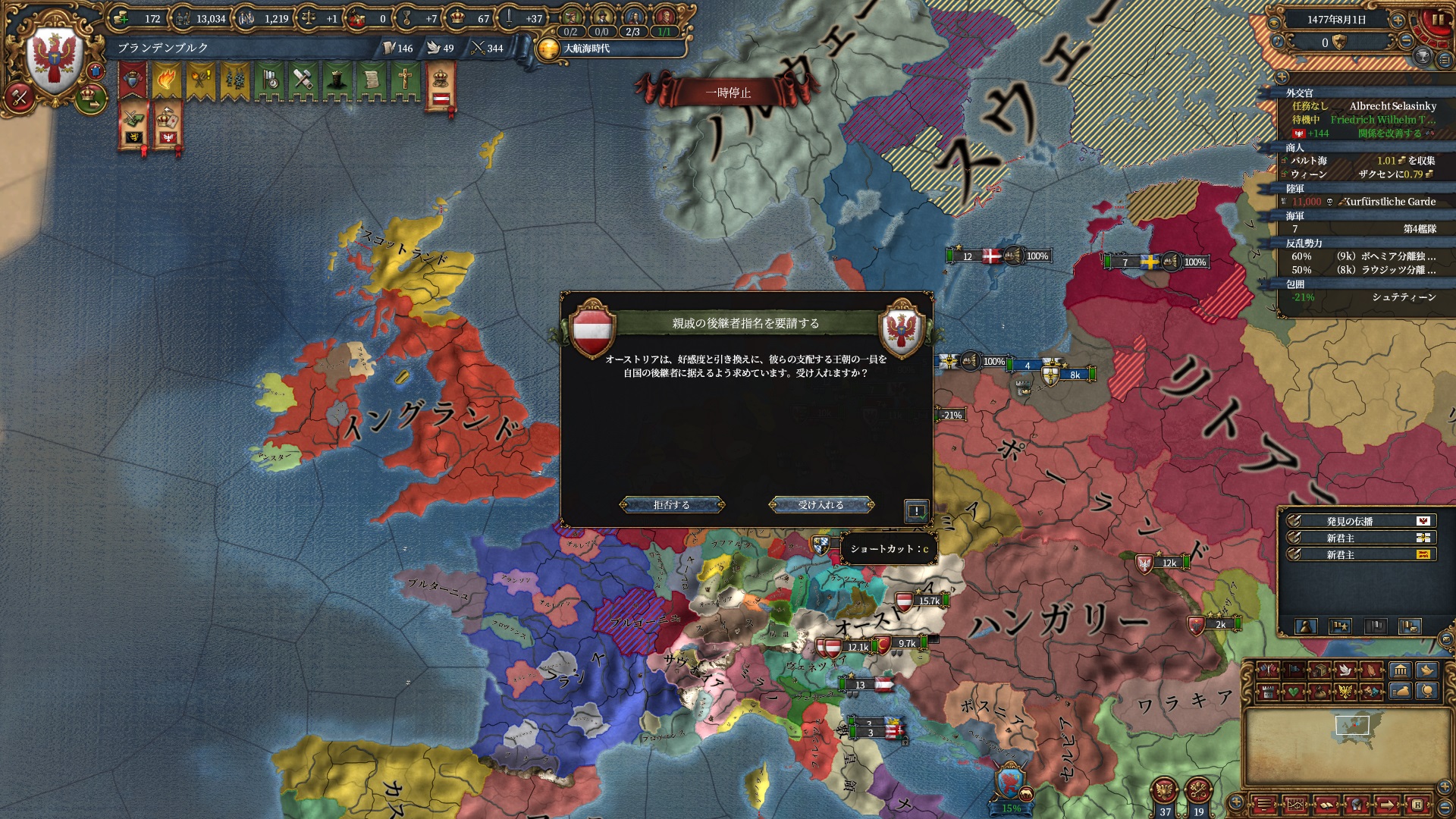This screenshot has width=1456, height=819.
Task: Click the burning flame alert banner
Action: pos(166,81)
